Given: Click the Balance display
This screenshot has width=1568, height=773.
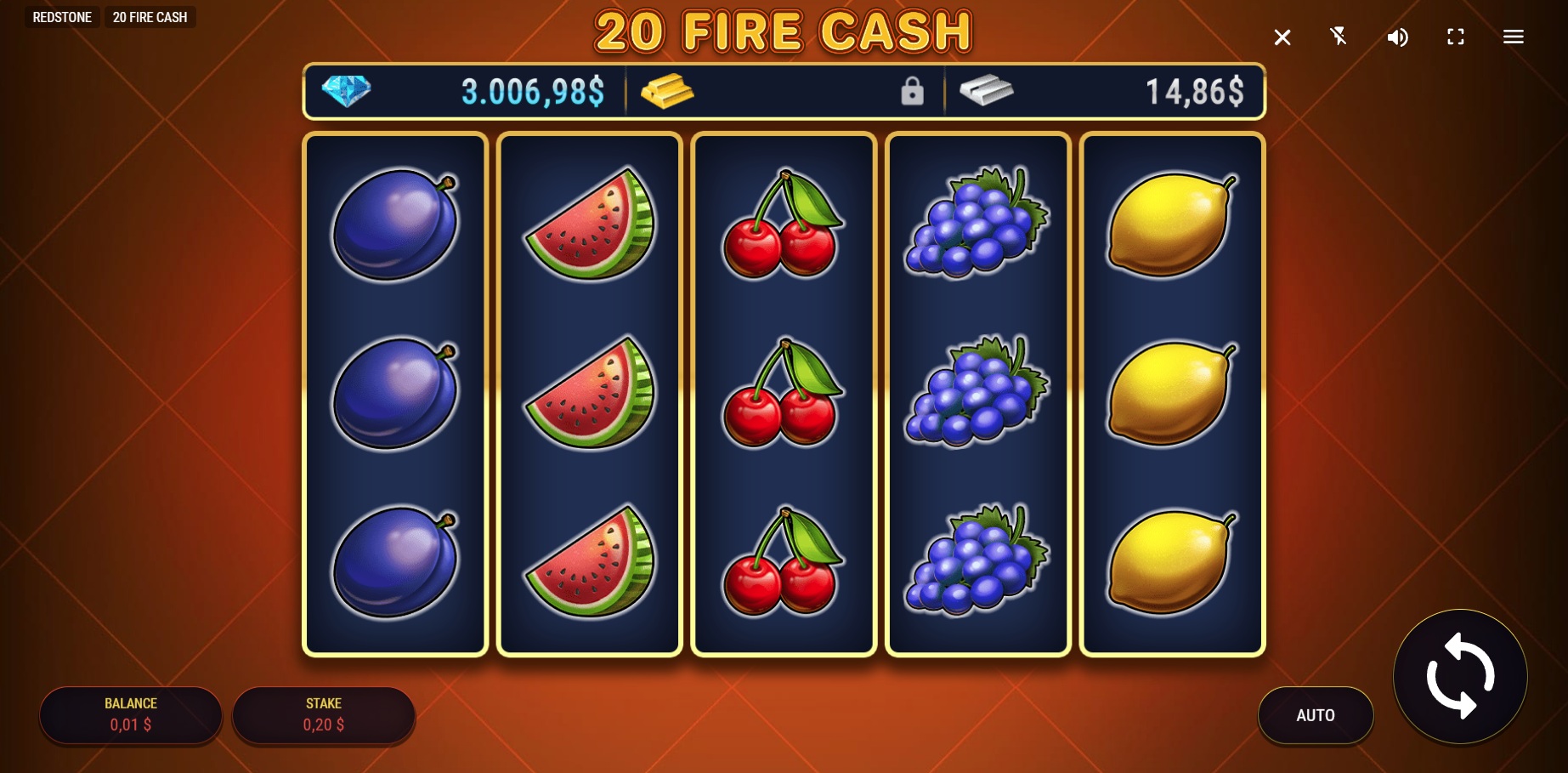Looking at the screenshot, I should pyautogui.click(x=130, y=715).
